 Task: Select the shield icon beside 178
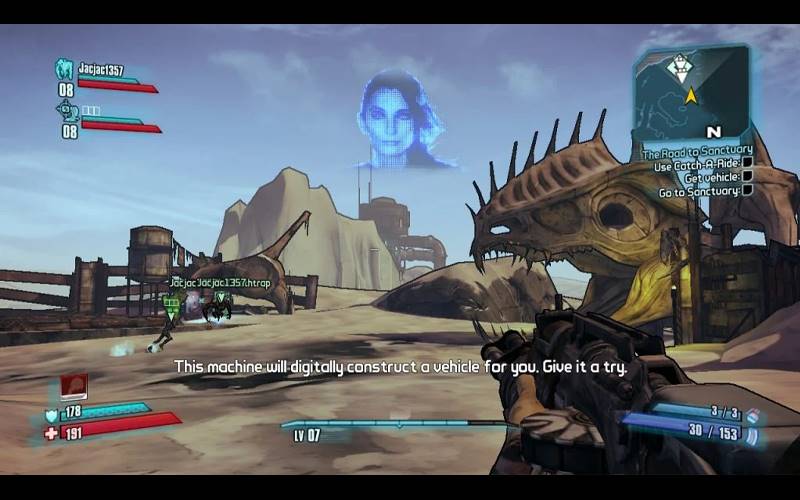[x=51, y=415]
